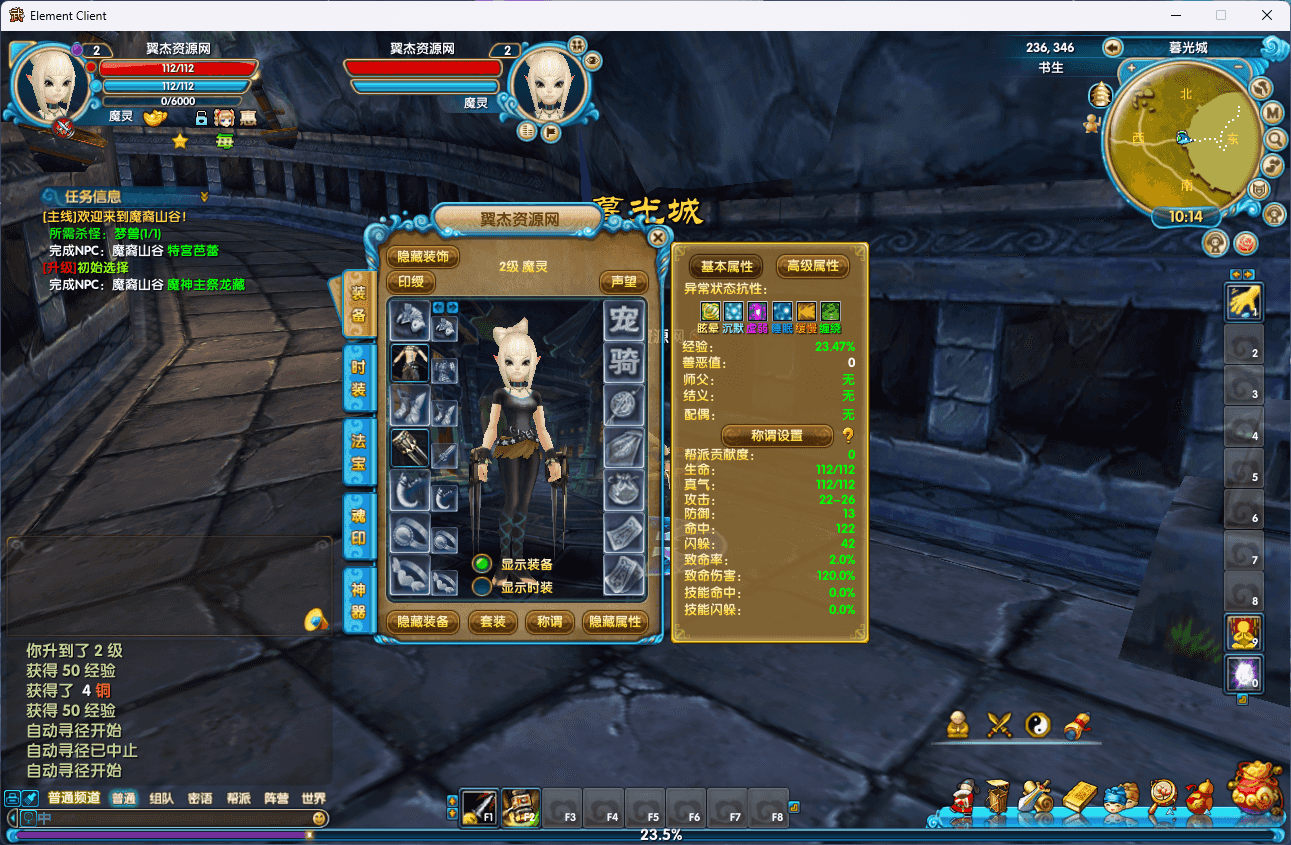Click the 宠 pet equipment slot
This screenshot has height=845, width=1291.
(624, 321)
